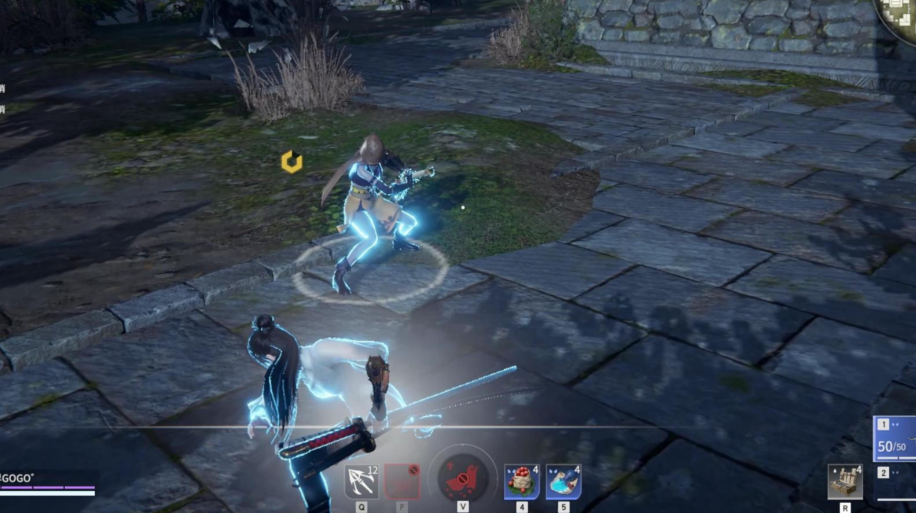Select weapon slot 1 showing 50/50

[x=895, y=437]
